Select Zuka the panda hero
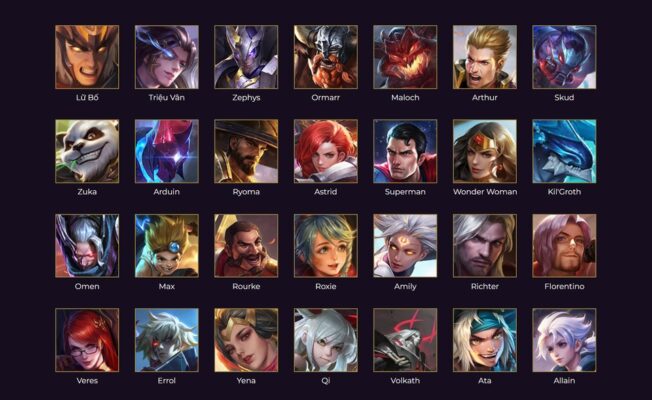Image resolution: width=652 pixels, height=400 pixels. (x=87, y=151)
